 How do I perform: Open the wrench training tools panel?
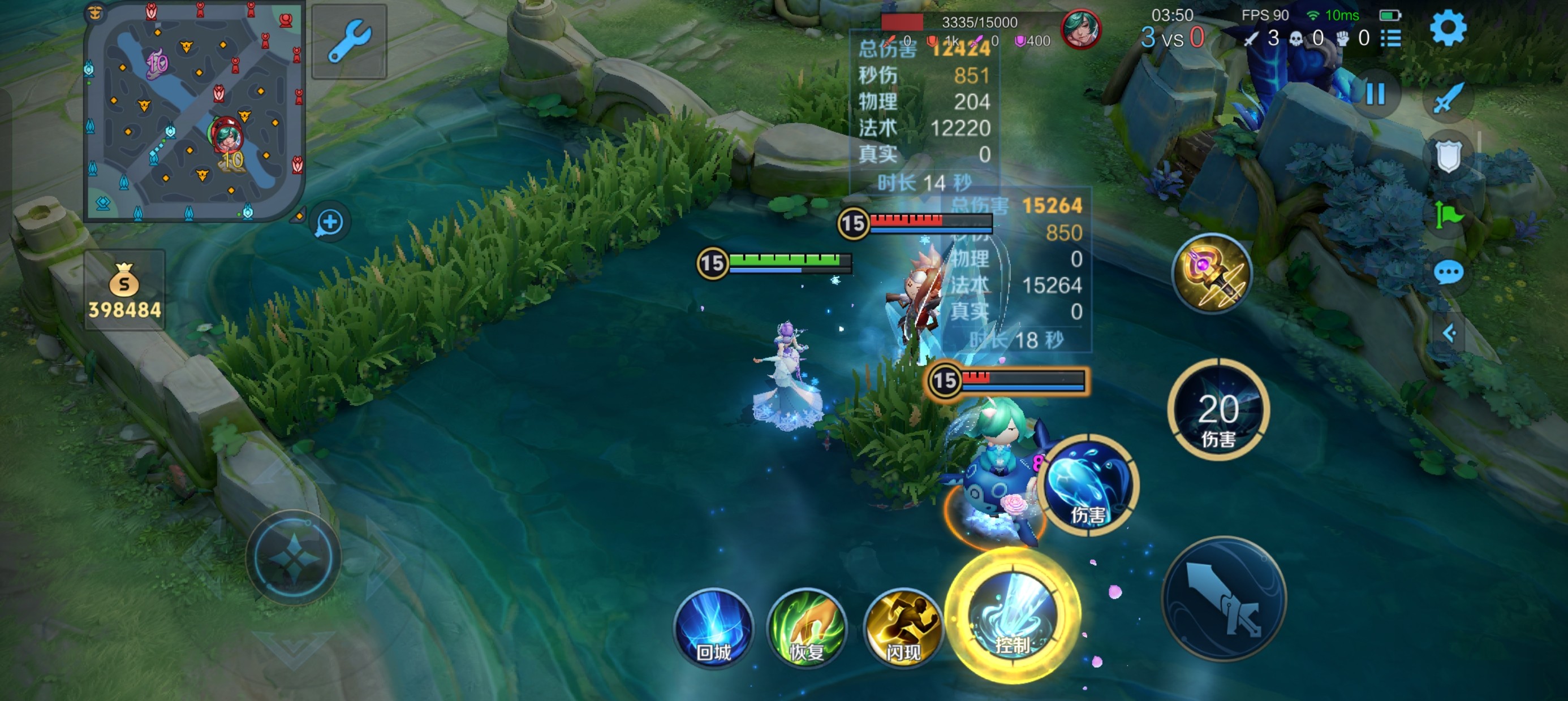pyautogui.click(x=349, y=41)
